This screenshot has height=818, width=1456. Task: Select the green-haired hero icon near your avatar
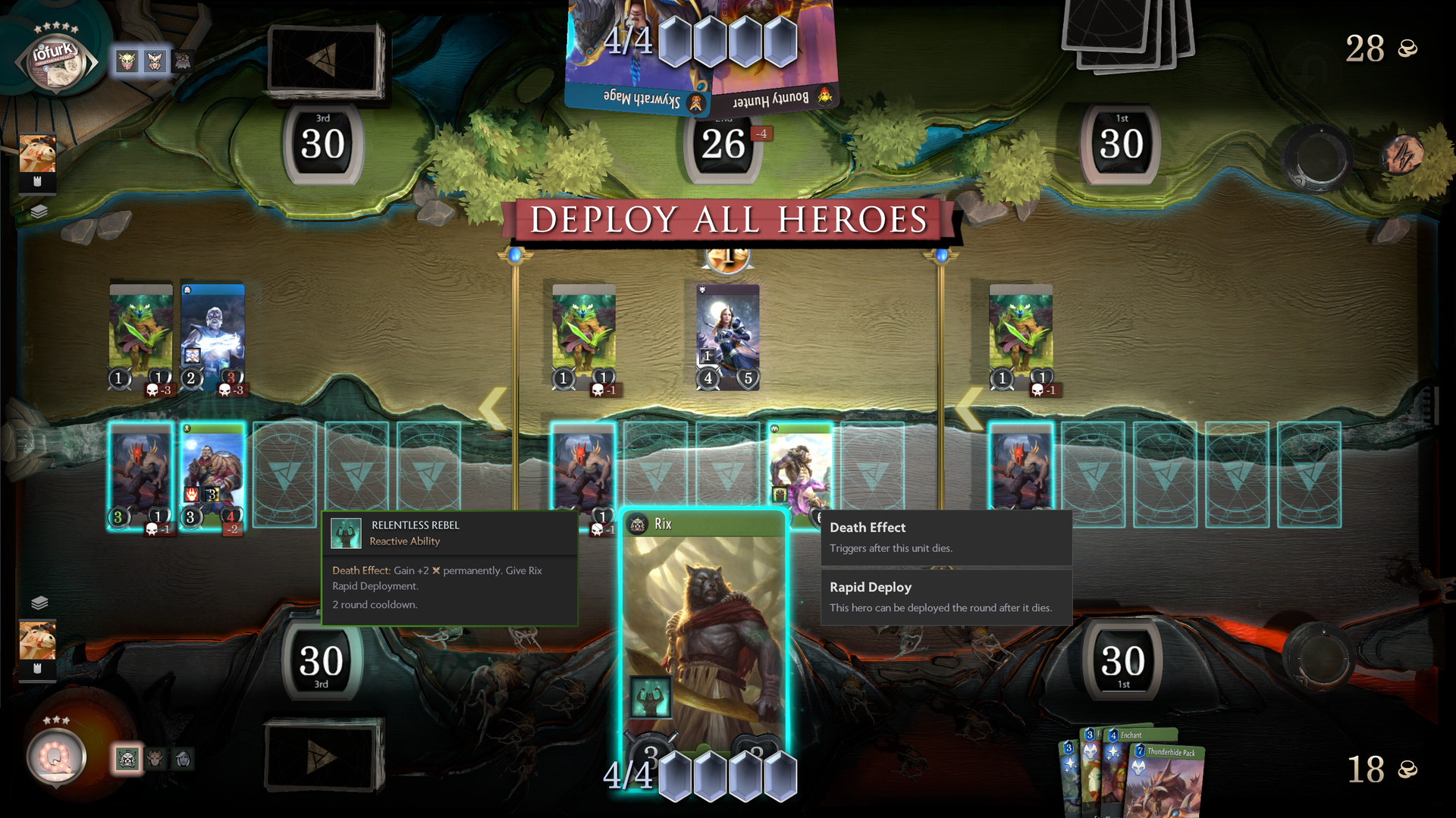point(154,759)
